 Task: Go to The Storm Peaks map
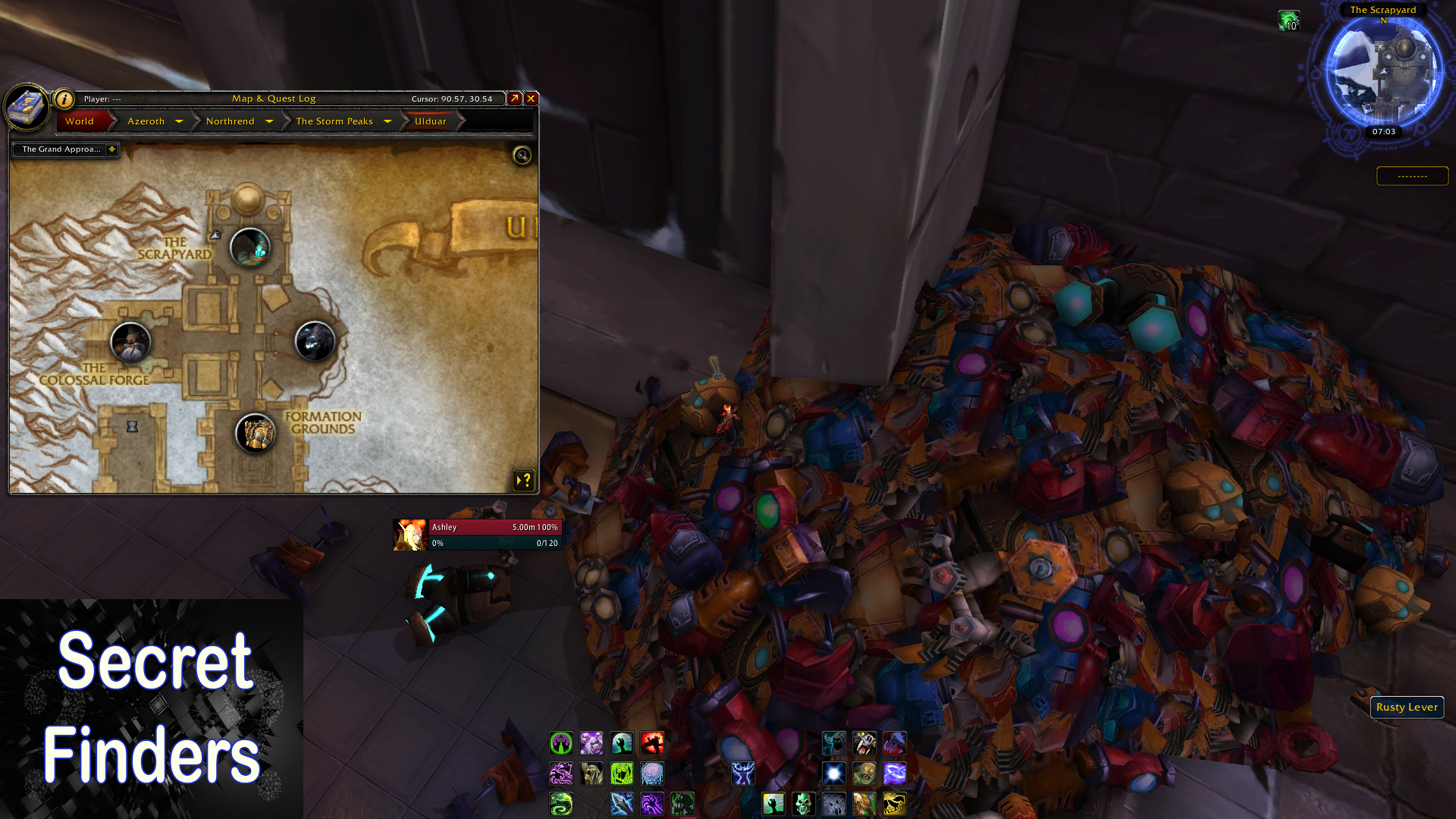click(x=334, y=121)
